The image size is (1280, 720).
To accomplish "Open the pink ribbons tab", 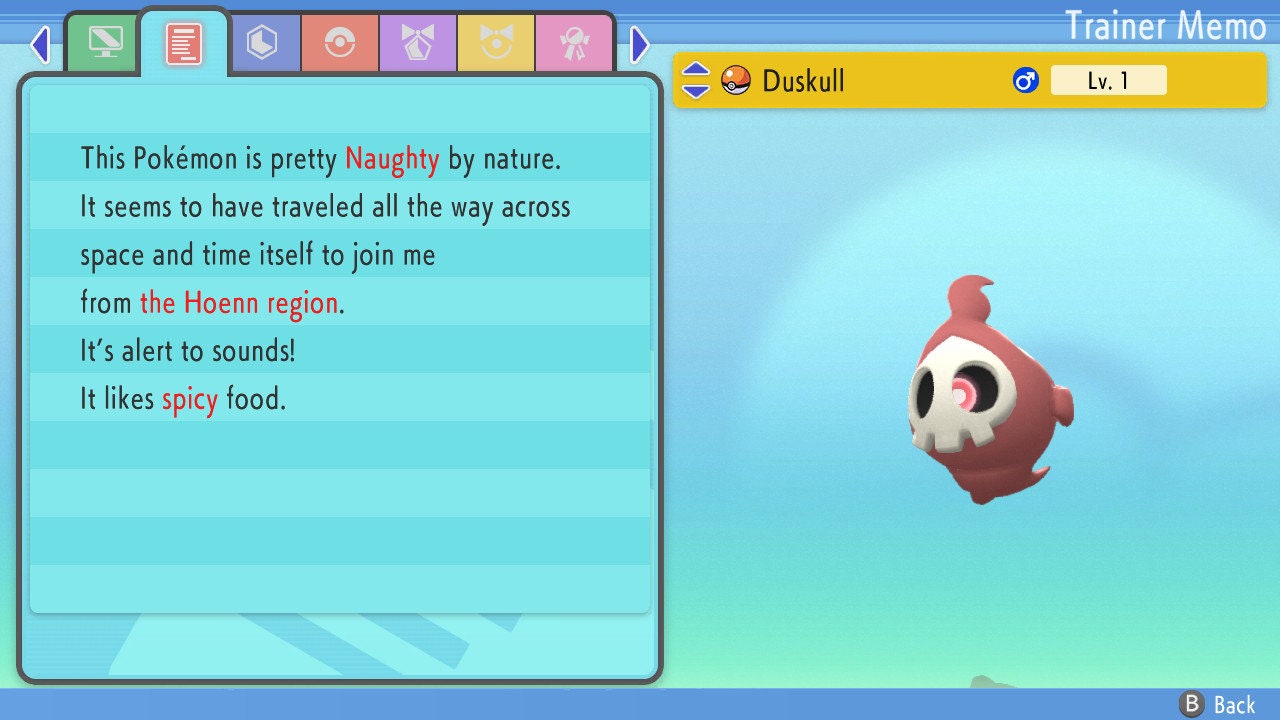I will (x=574, y=43).
